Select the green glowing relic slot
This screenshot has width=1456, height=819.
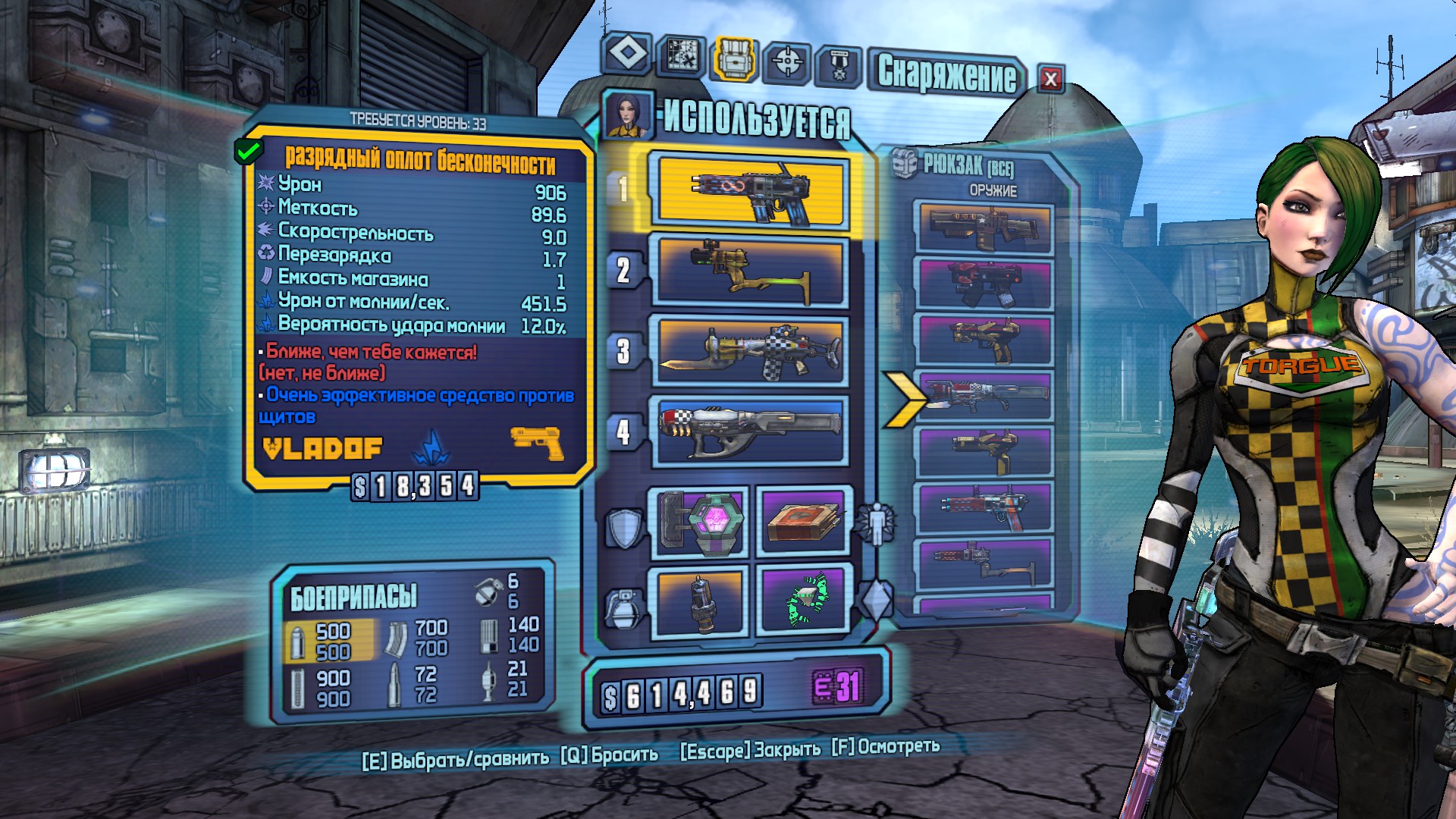coord(804,600)
